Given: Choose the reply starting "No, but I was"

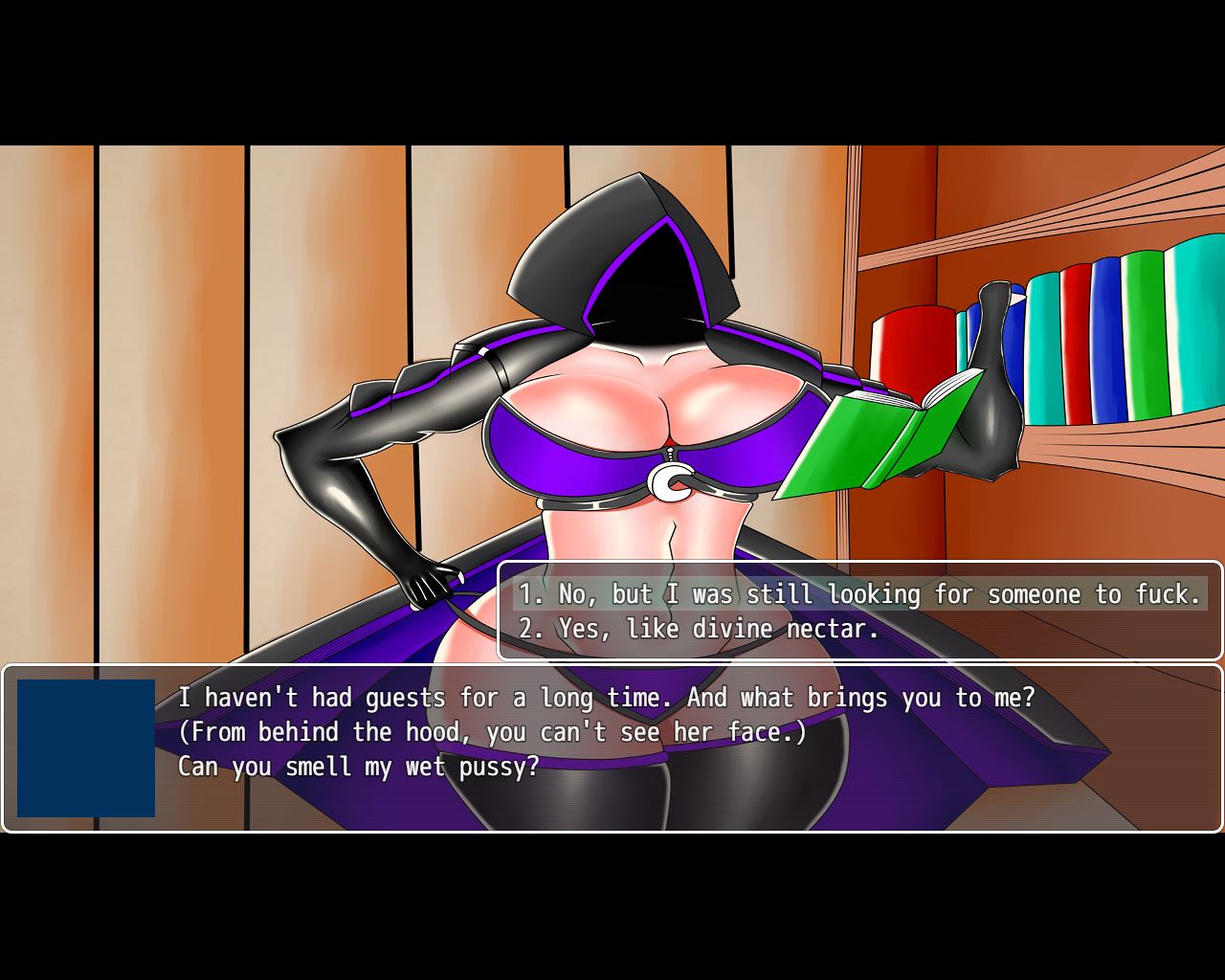Looking at the screenshot, I should pos(859,594).
